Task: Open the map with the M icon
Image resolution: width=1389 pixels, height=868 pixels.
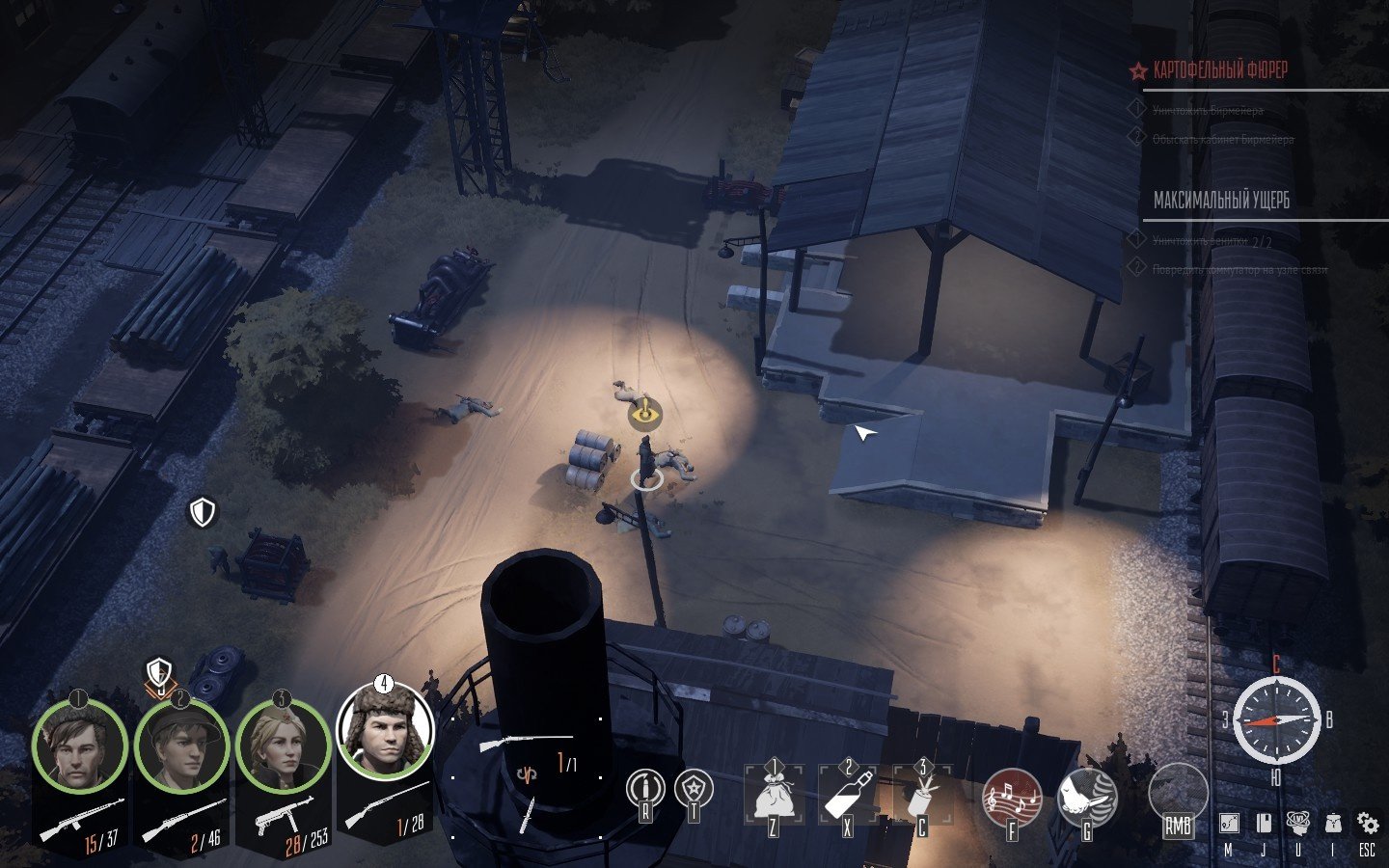Action: pos(1229,824)
